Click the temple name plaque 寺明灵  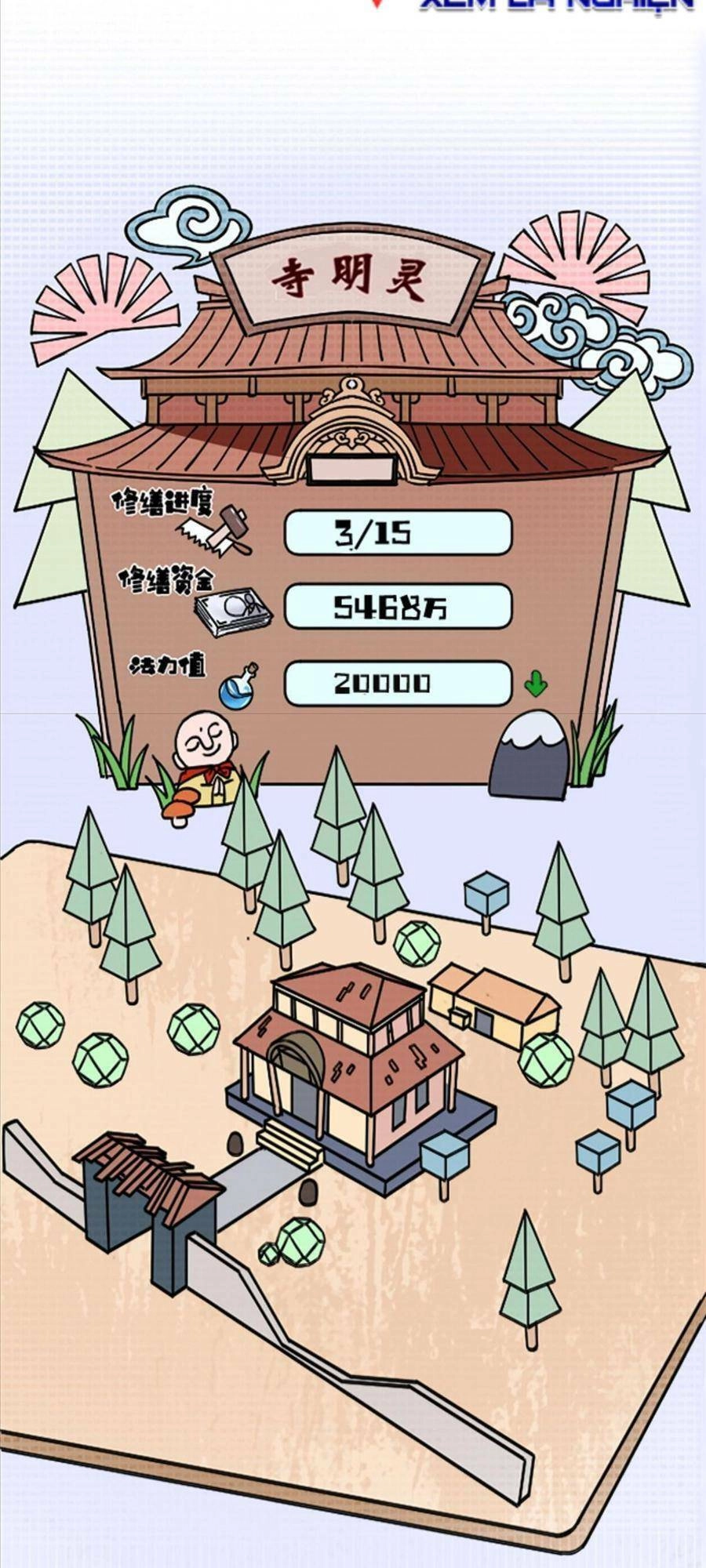coord(351,278)
